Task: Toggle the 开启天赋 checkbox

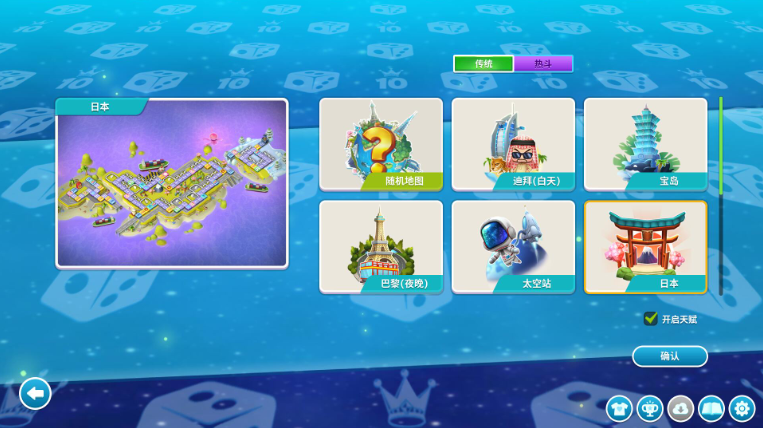Action: pyautogui.click(x=651, y=319)
